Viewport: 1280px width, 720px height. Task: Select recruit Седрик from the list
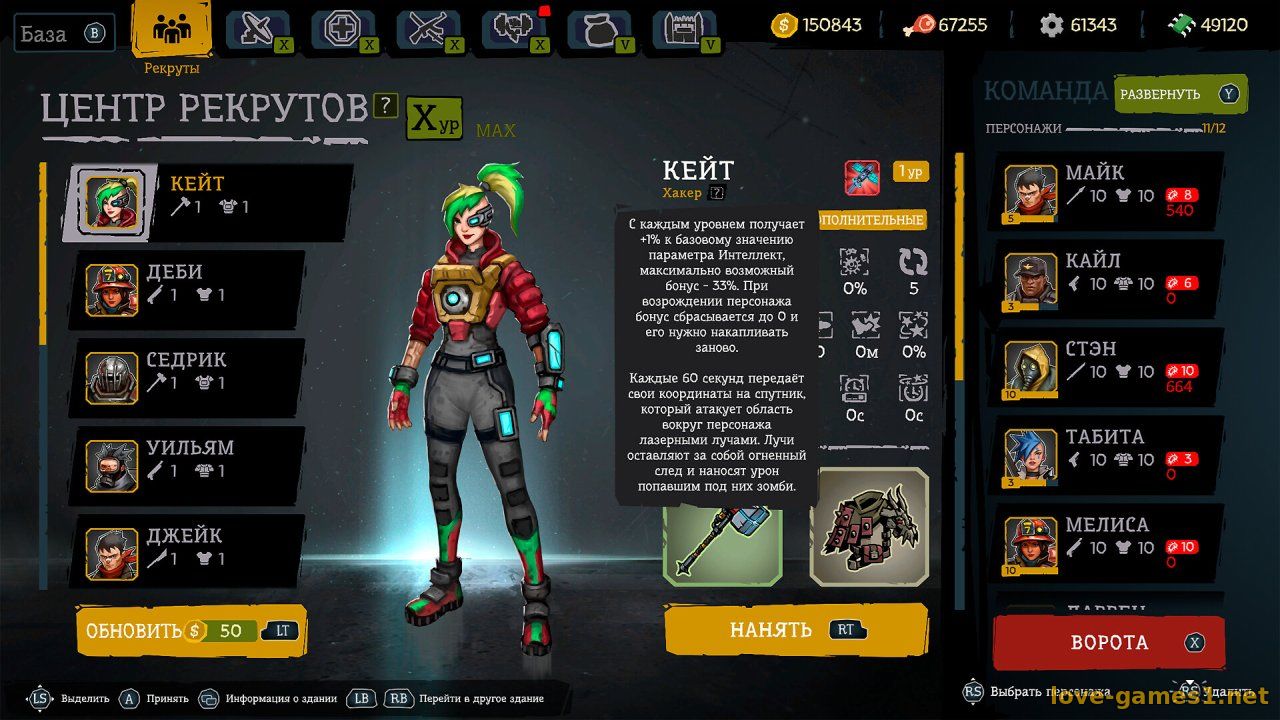190,370
